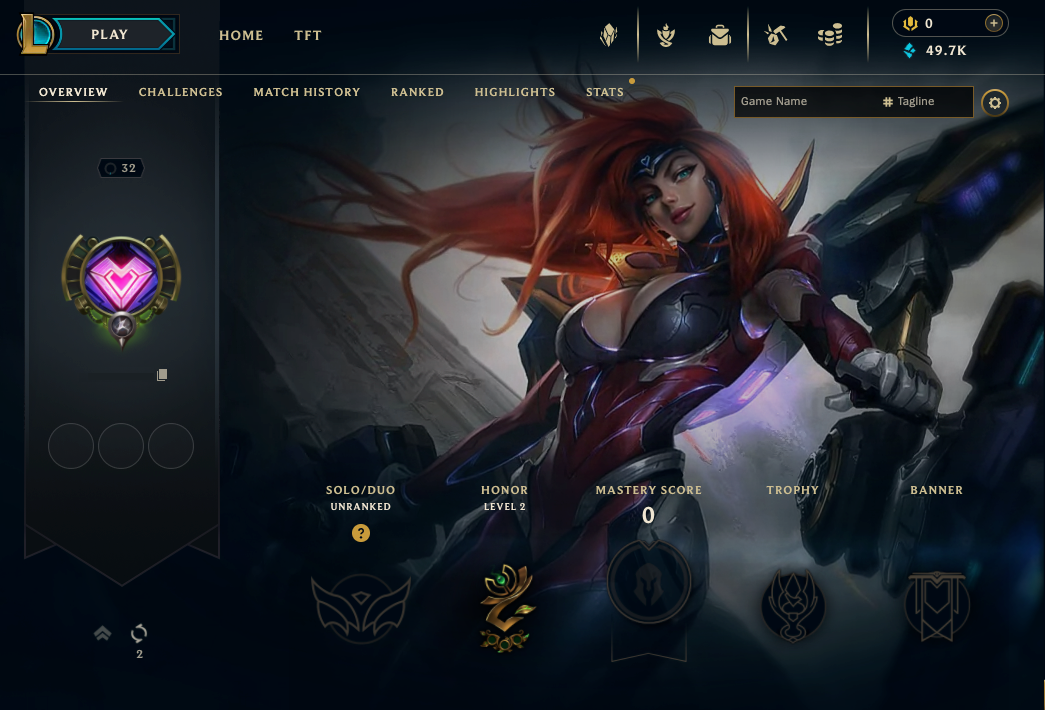This screenshot has width=1045, height=710.
Task: Open the Store coins icon
Action: pyautogui.click(x=830, y=36)
